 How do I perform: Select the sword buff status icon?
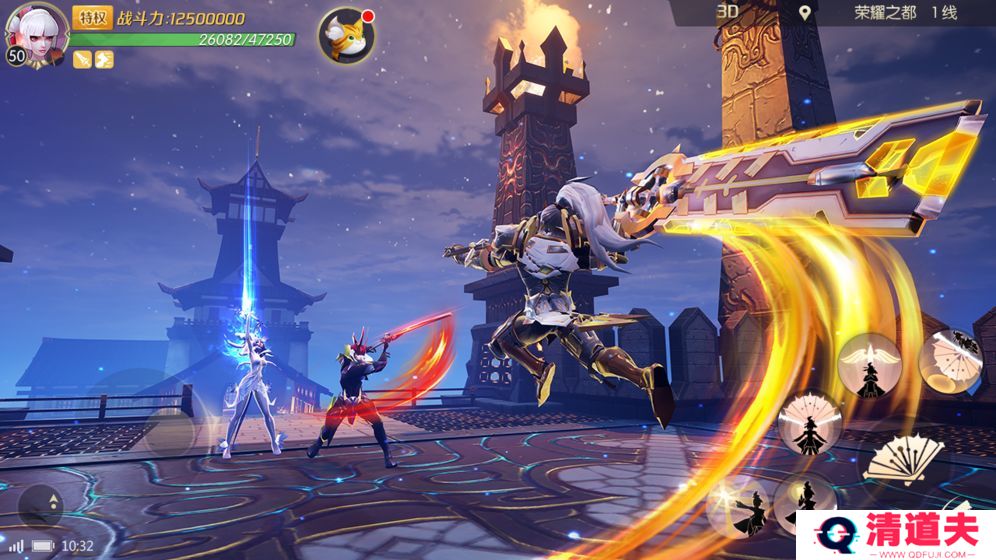click(x=82, y=60)
